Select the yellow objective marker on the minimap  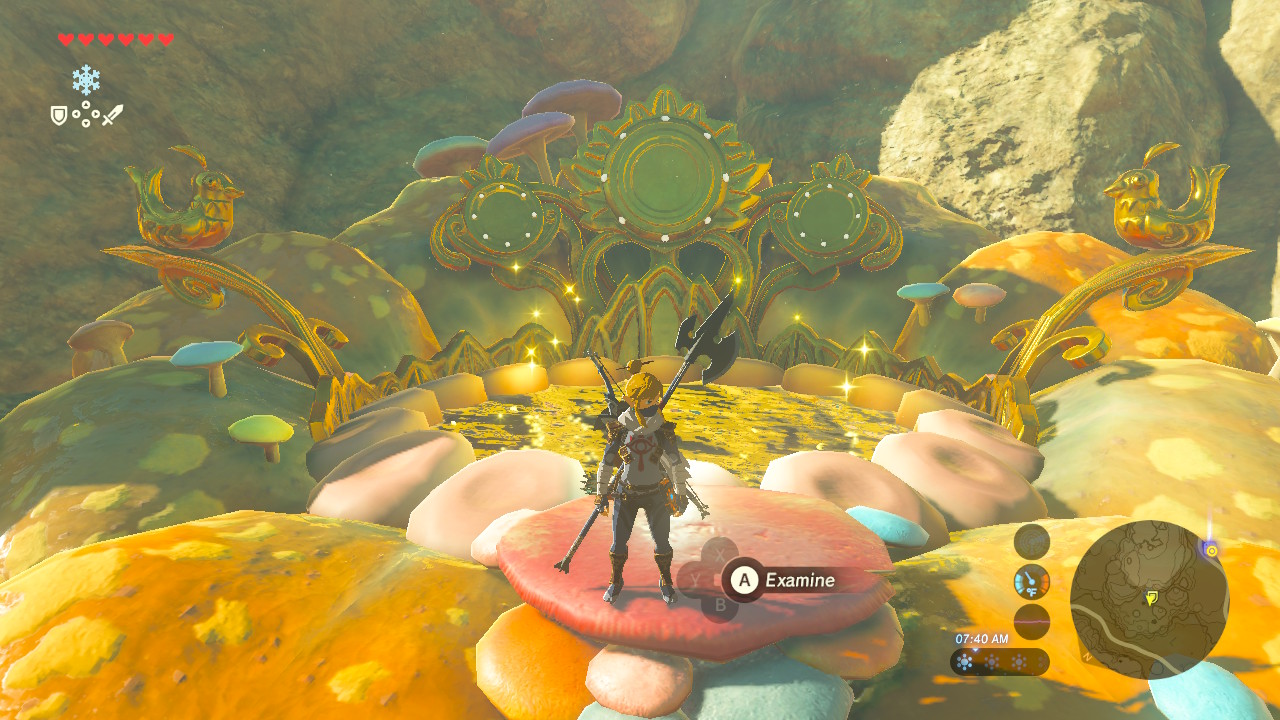click(1151, 598)
